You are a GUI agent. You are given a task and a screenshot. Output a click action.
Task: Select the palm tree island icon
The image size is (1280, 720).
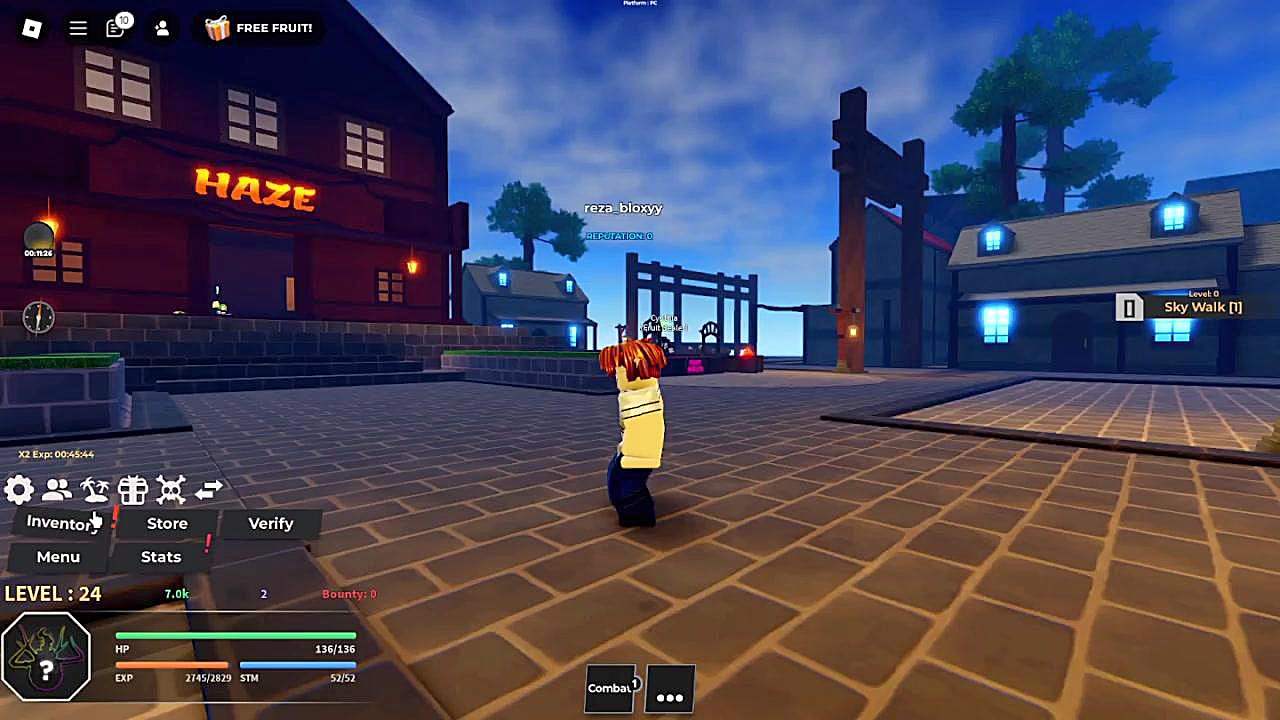tap(95, 490)
